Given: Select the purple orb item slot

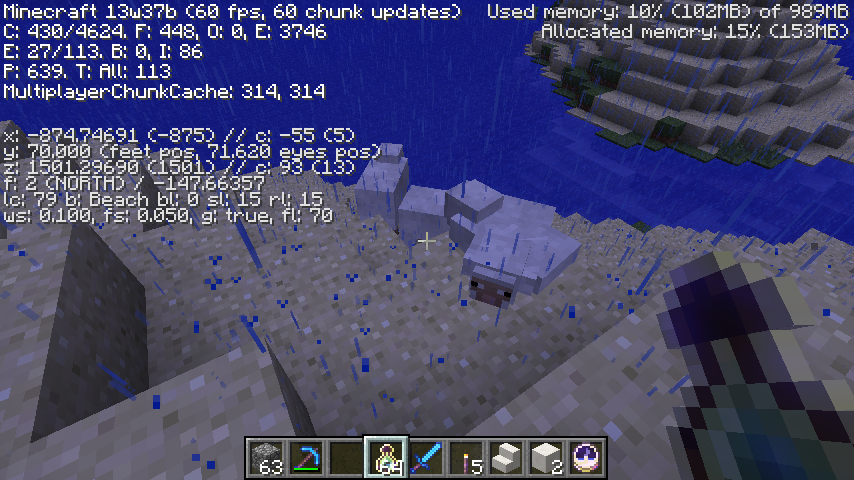Looking at the screenshot, I should (586, 457).
